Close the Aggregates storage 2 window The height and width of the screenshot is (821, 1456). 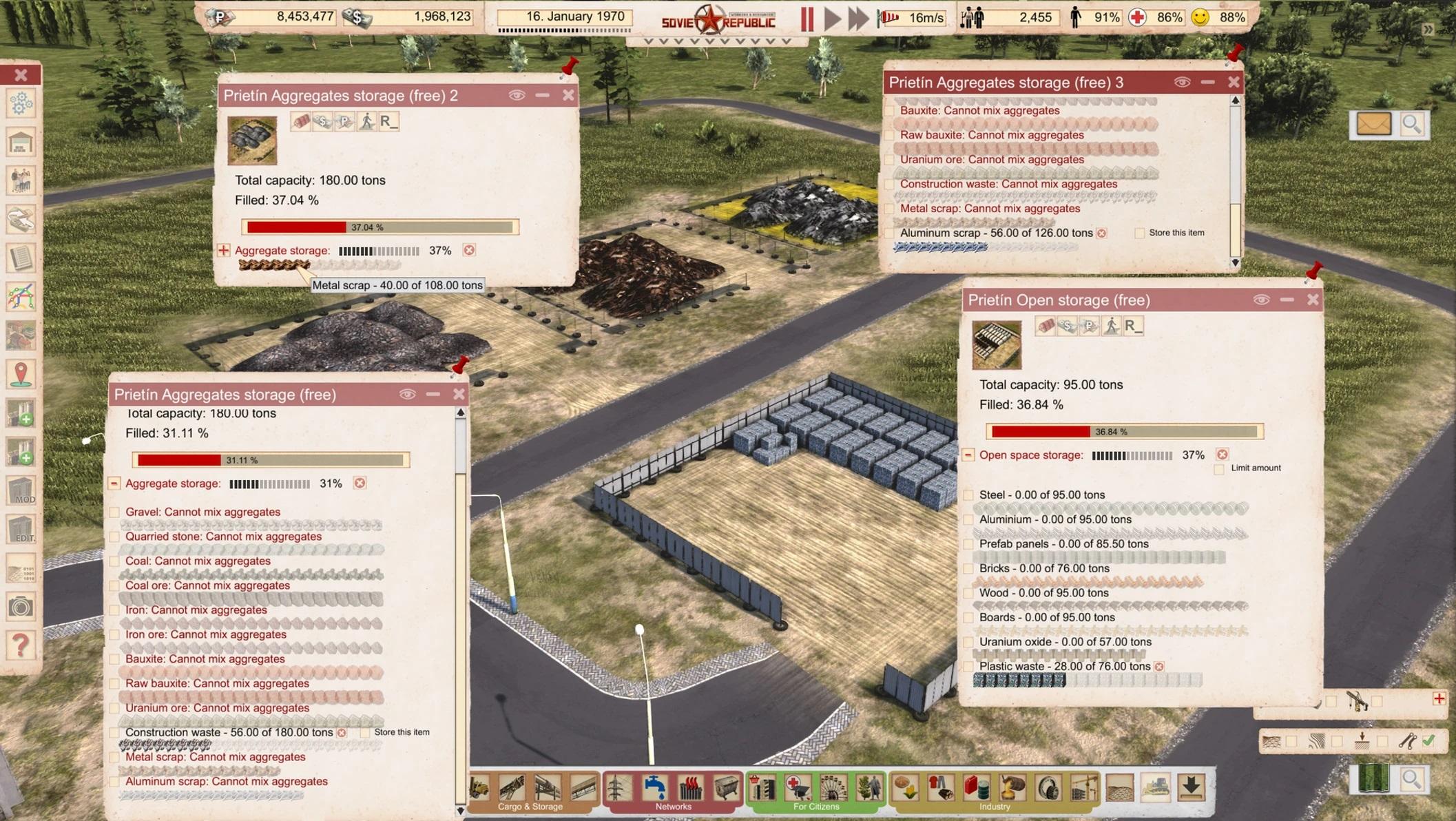point(568,95)
